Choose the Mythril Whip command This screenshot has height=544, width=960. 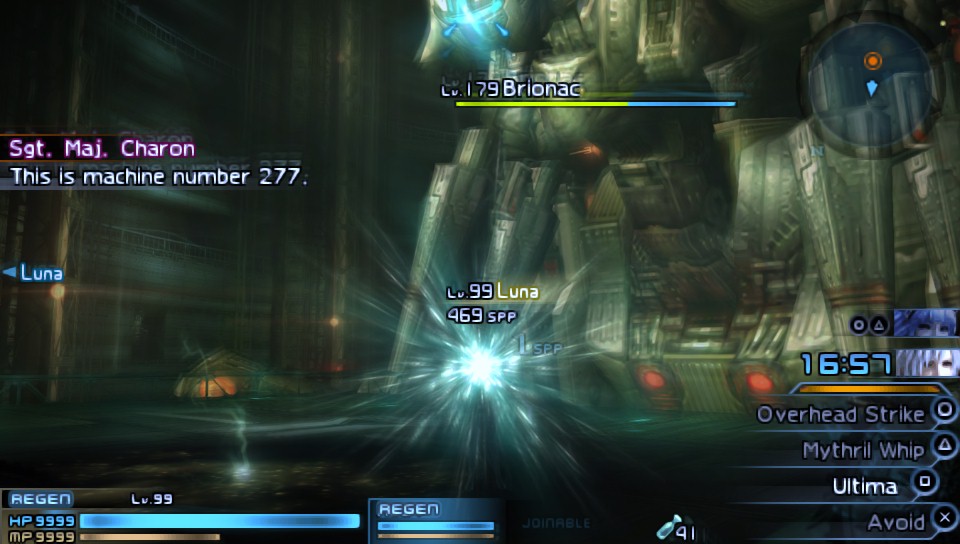coord(862,450)
